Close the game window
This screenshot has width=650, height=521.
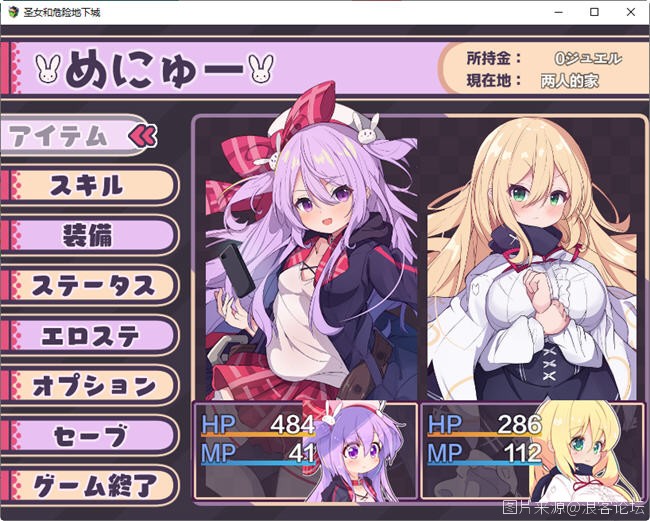(x=627, y=12)
